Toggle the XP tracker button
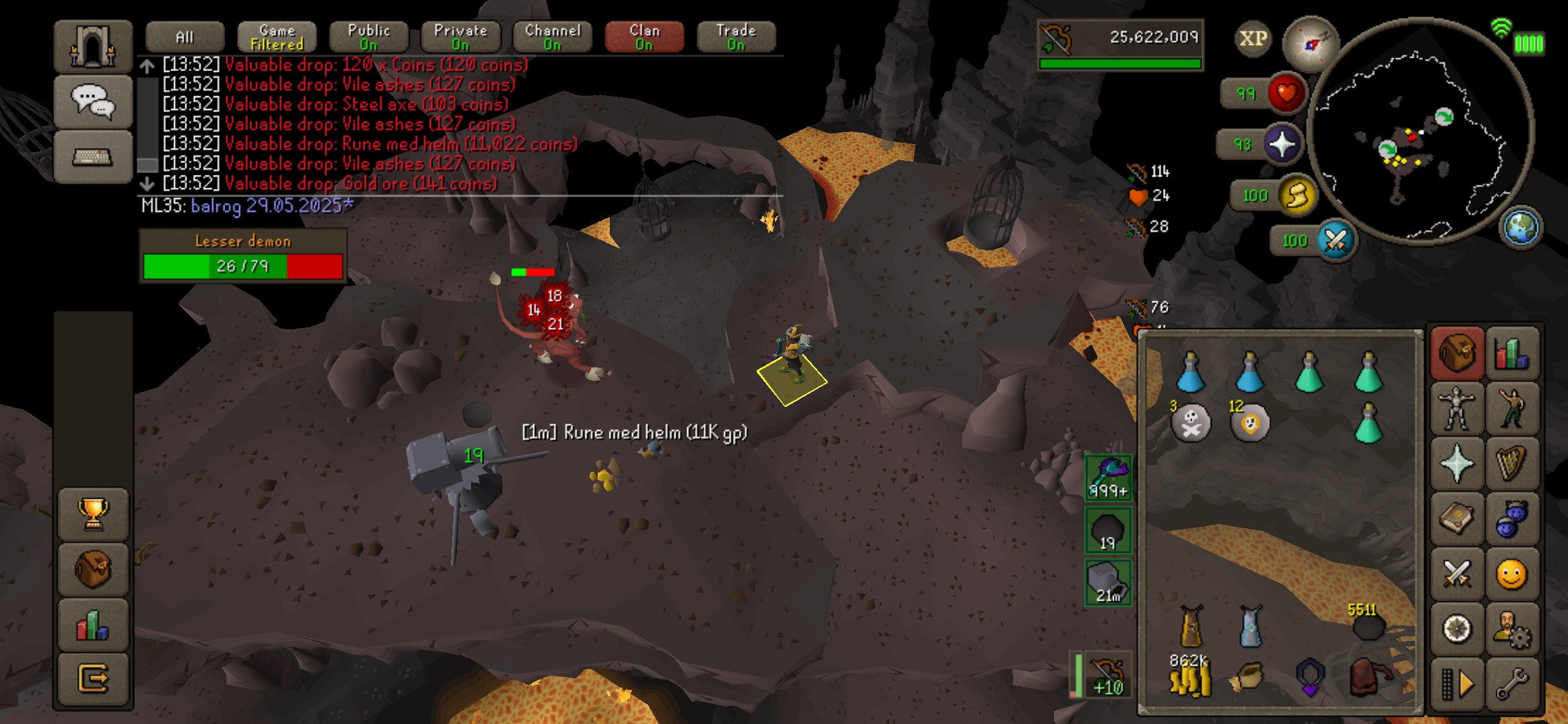The width and height of the screenshot is (1568, 724). tap(1252, 39)
